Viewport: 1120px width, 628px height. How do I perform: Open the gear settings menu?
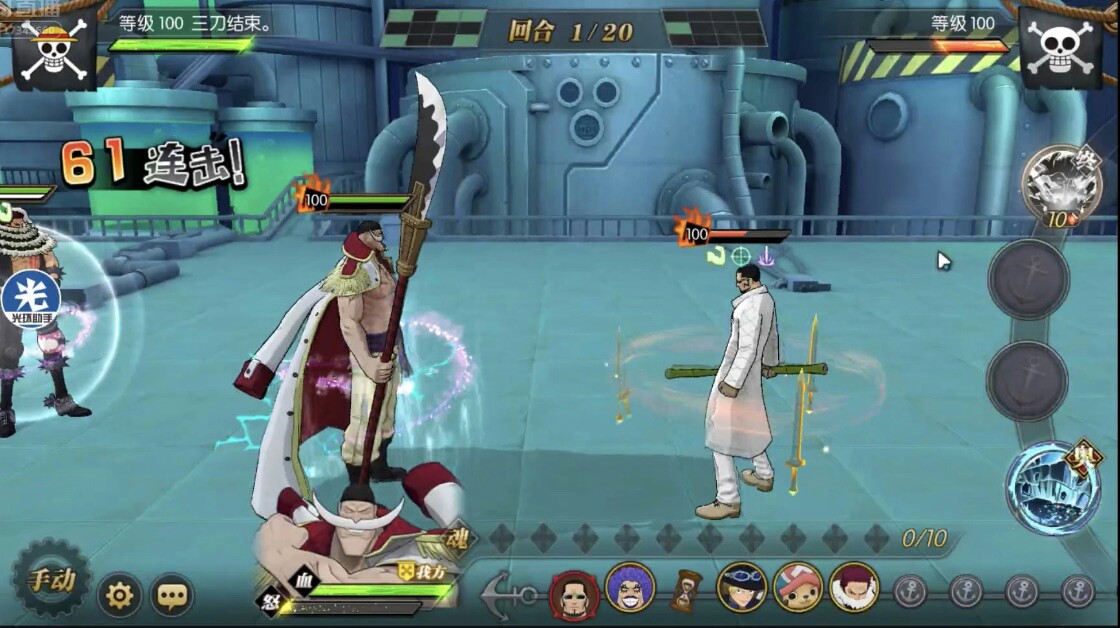click(x=119, y=597)
